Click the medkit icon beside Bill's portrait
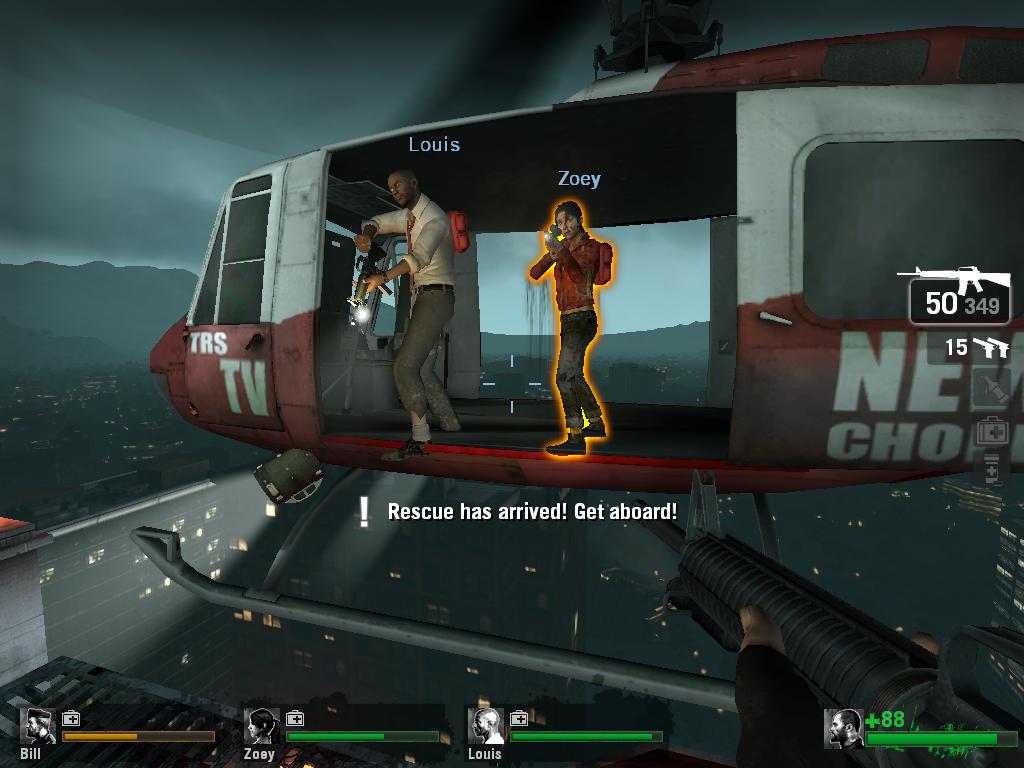Viewport: 1024px width, 768px height. (x=71, y=718)
